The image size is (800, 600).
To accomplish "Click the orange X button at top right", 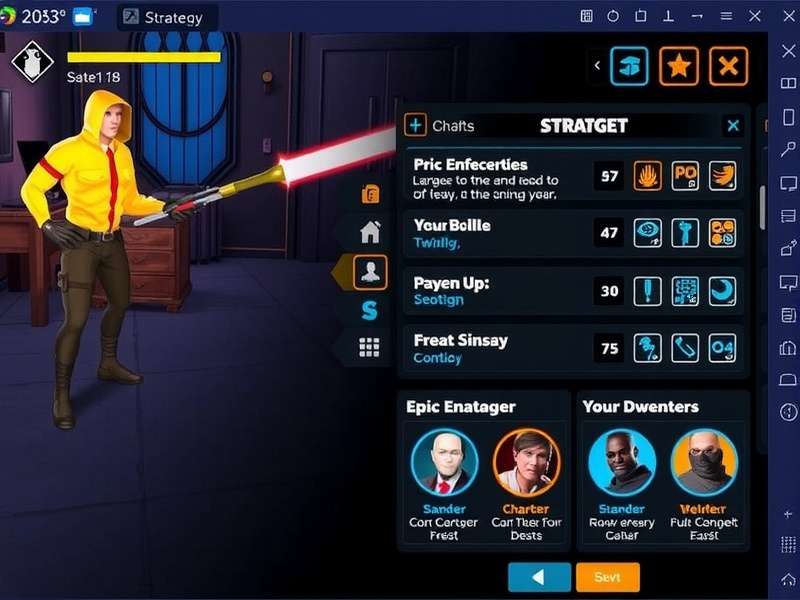I will point(729,66).
